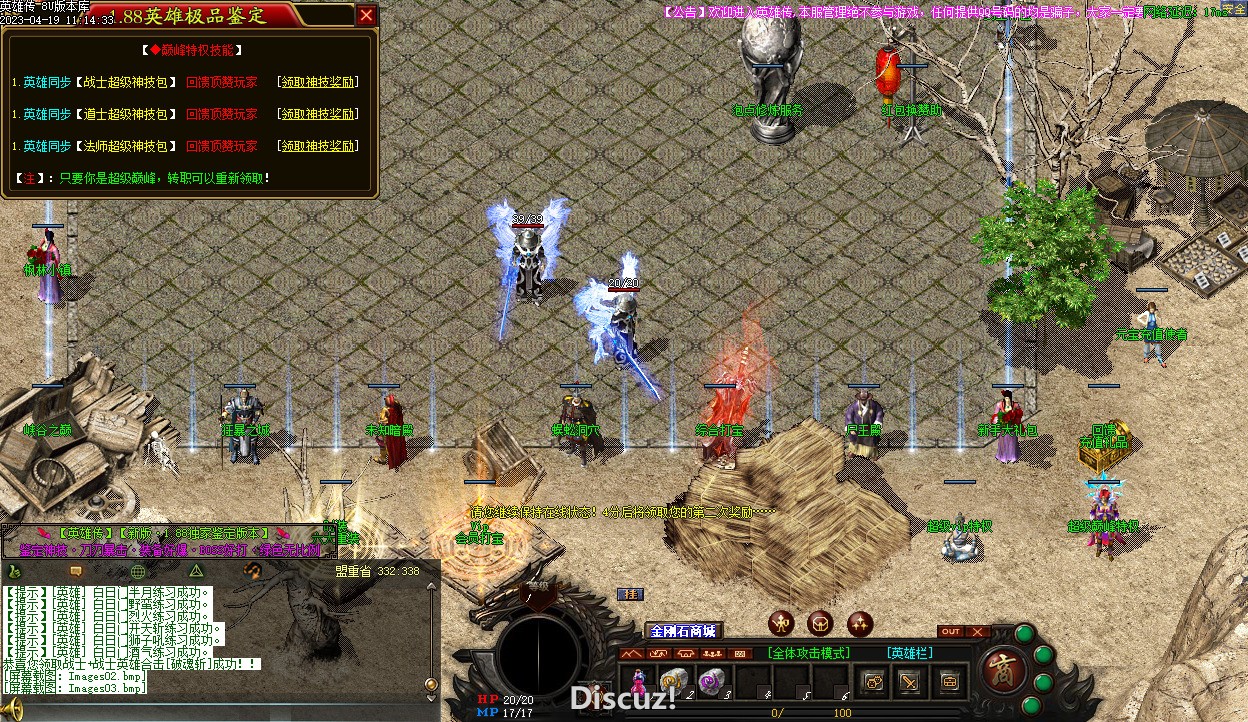Open the 英雄栏 hero panel
The image size is (1248, 722).
point(909,653)
